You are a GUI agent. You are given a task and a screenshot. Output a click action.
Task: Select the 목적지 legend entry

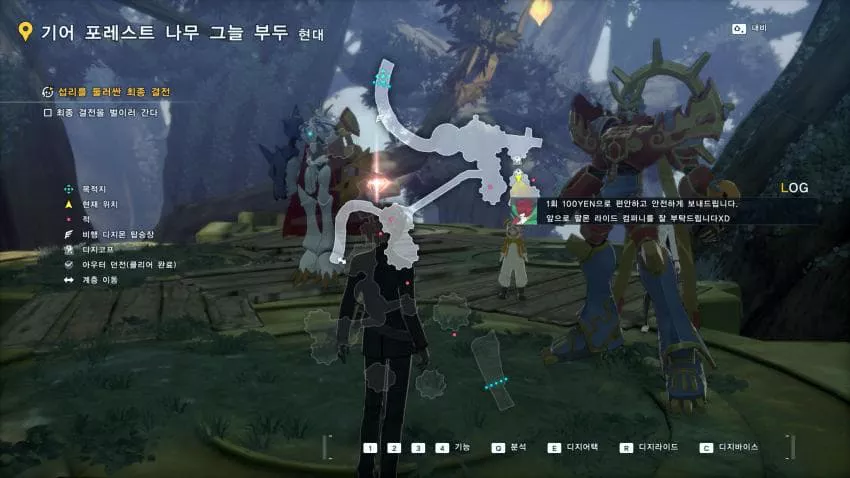tap(95, 188)
